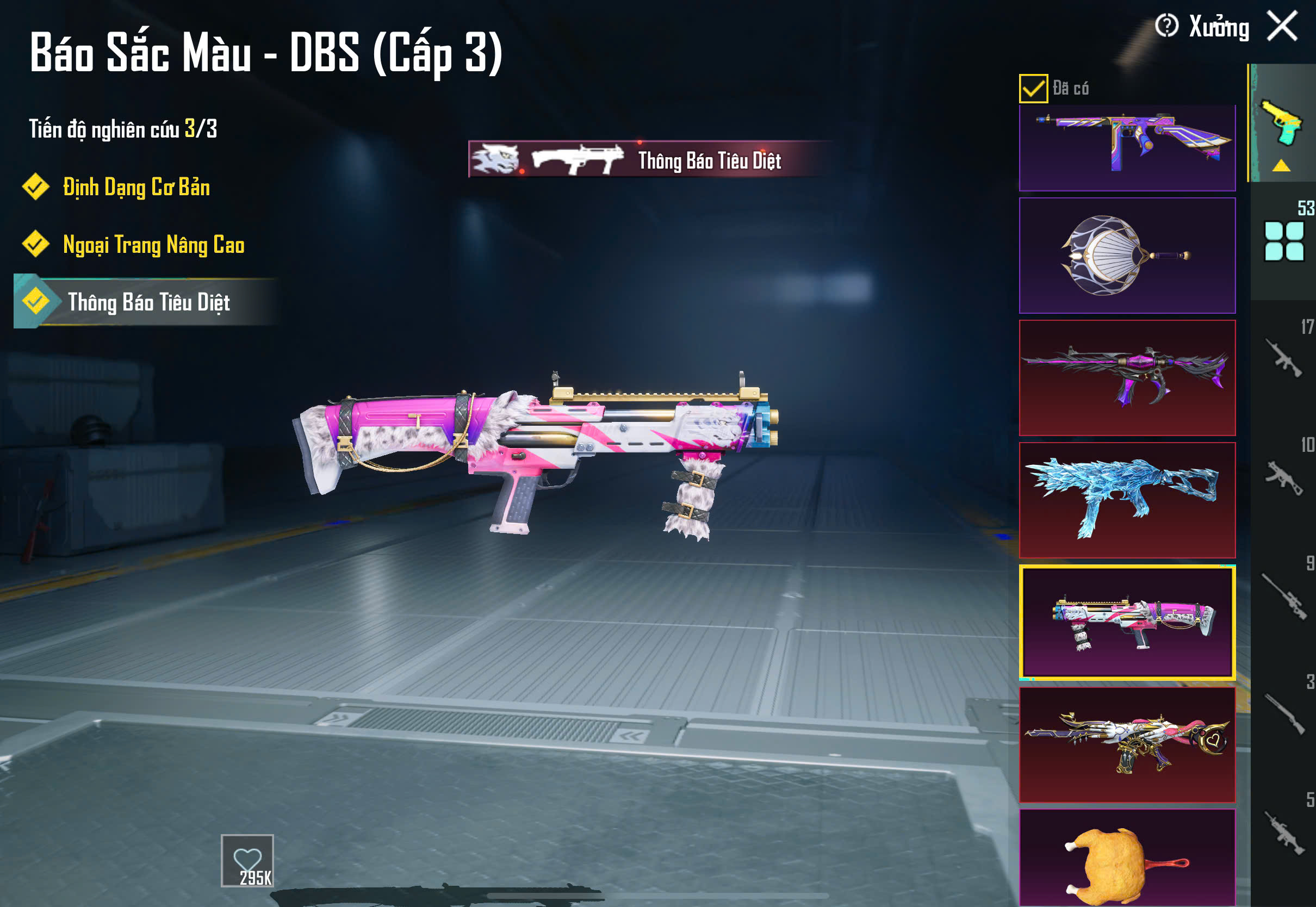This screenshot has width=1316, height=907.
Task: Open the Xưởng help question mark
Action: click(1166, 26)
